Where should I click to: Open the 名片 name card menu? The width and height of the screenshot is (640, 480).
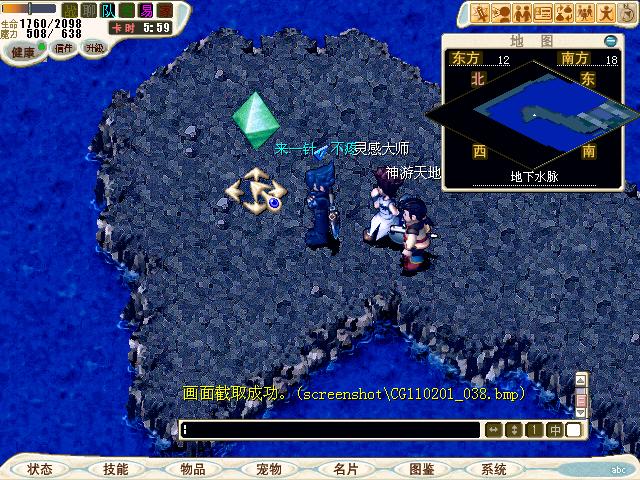[345, 469]
